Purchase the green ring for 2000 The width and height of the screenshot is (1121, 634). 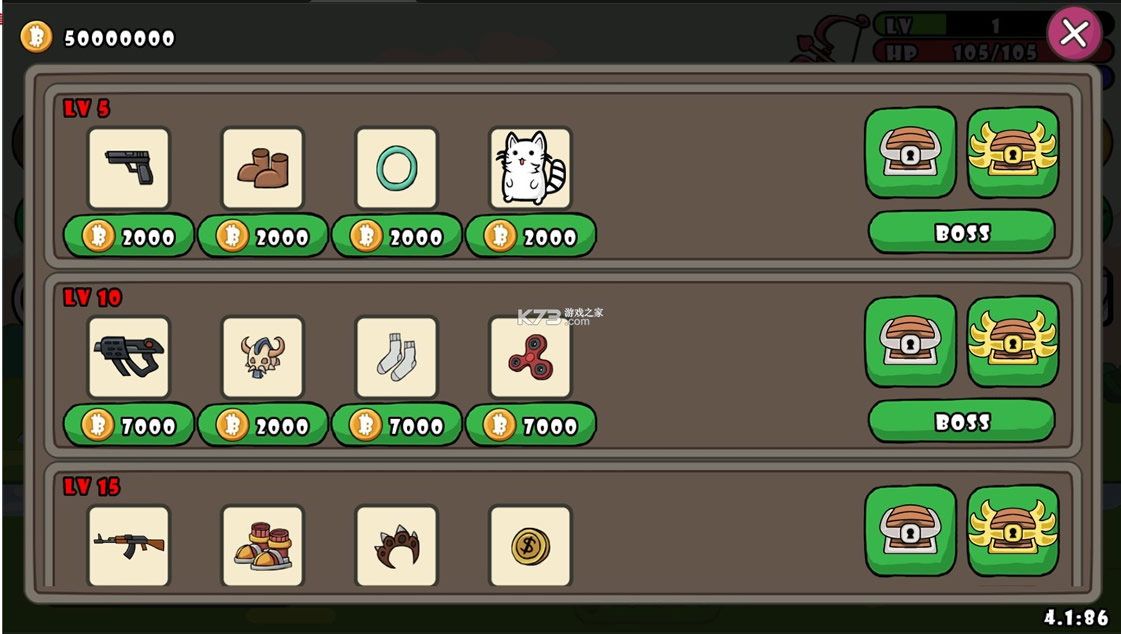coord(397,236)
